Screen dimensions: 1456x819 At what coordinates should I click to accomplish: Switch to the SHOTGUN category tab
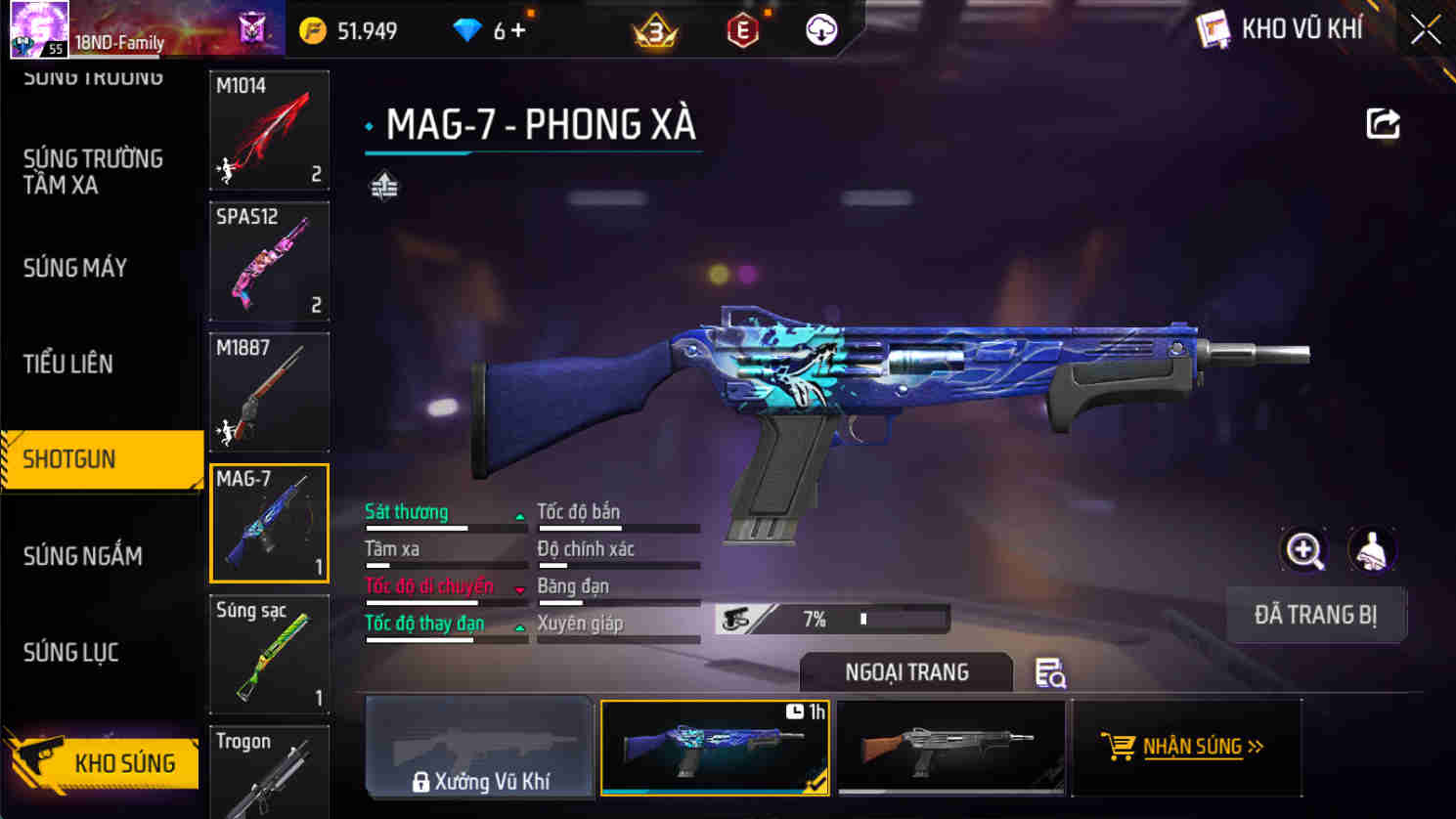(68, 459)
